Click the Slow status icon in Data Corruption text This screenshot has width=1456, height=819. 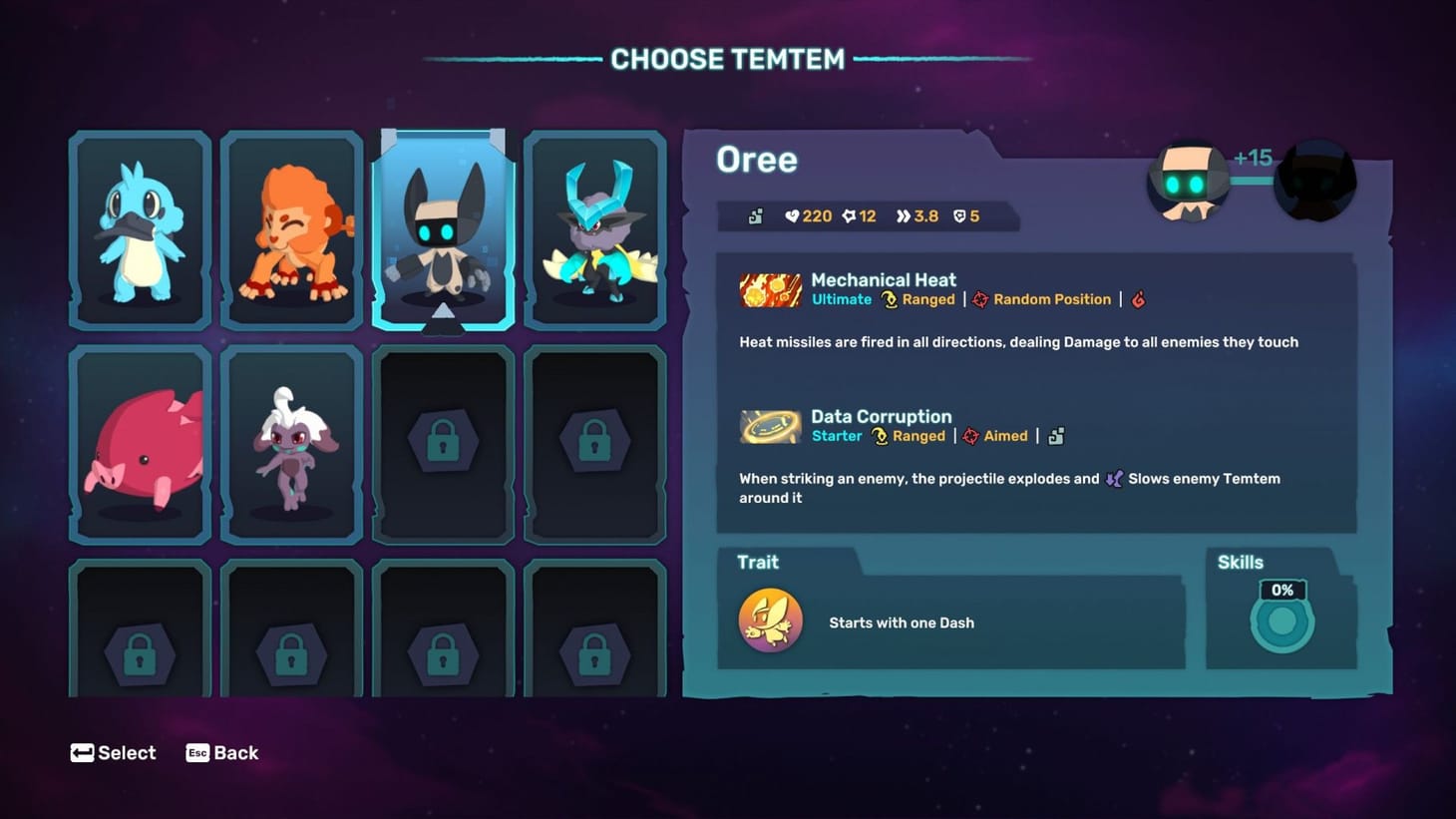click(x=1114, y=479)
